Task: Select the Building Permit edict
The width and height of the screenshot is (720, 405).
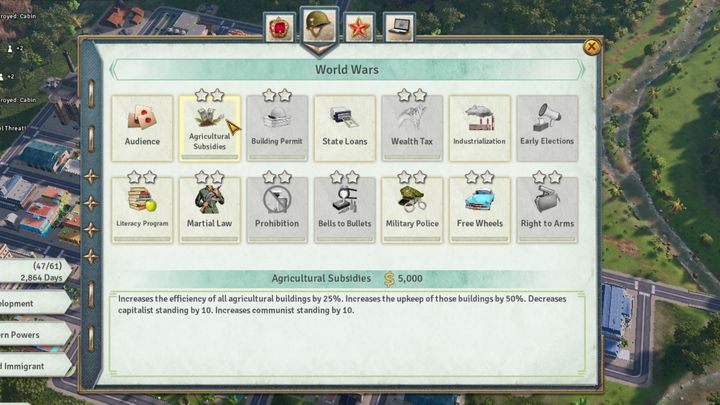Action: (277, 127)
